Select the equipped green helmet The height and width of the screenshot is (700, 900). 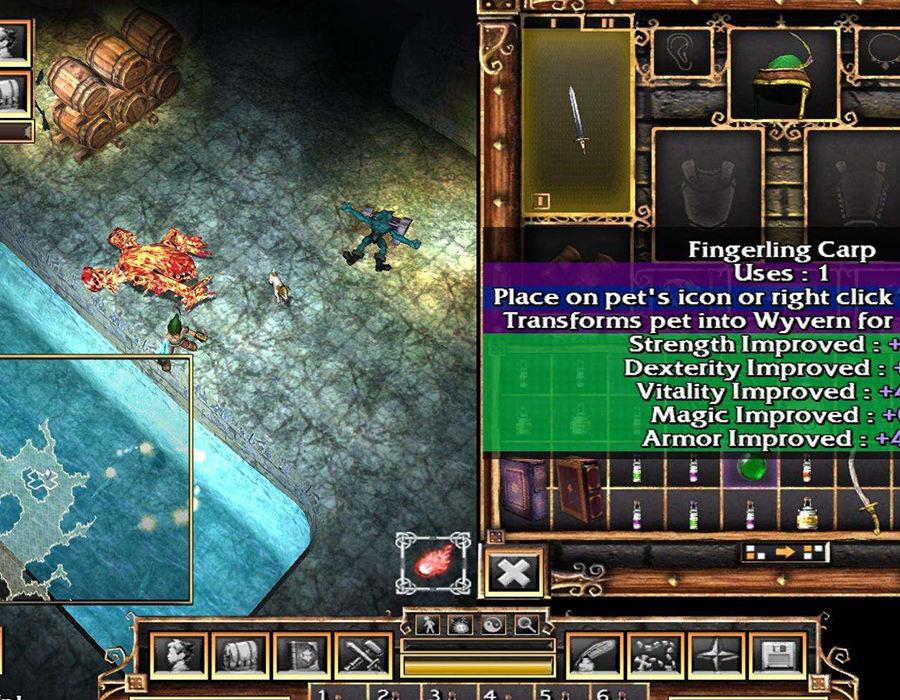tap(782, 75)
